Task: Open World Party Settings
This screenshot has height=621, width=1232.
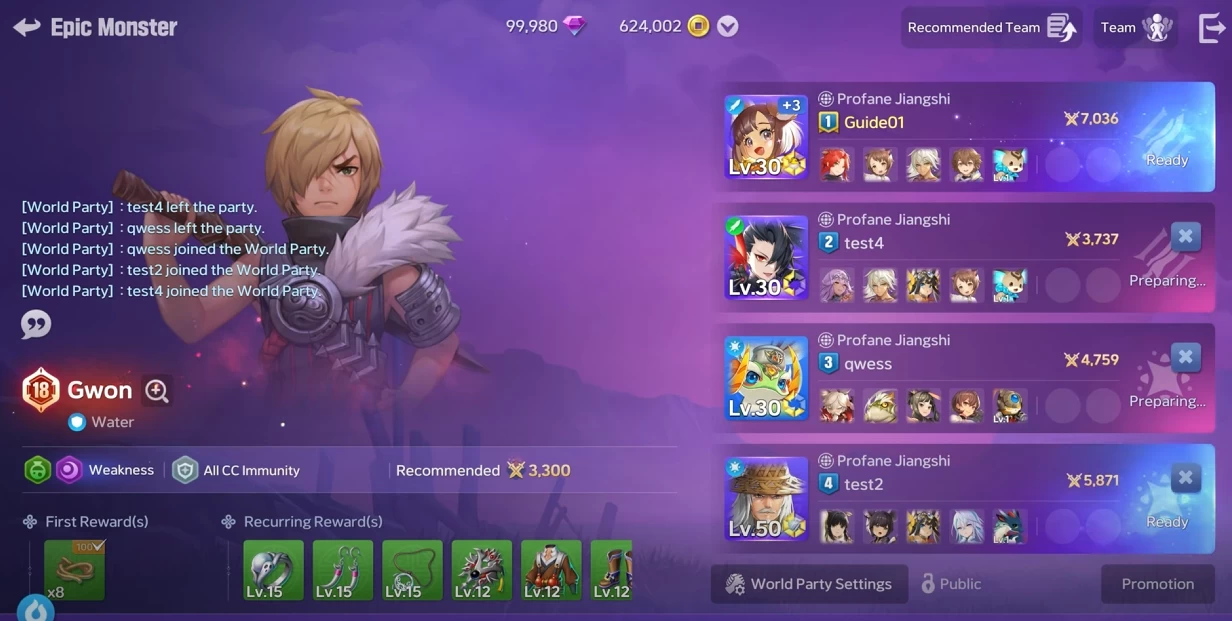Action: [x=809, y=584]
